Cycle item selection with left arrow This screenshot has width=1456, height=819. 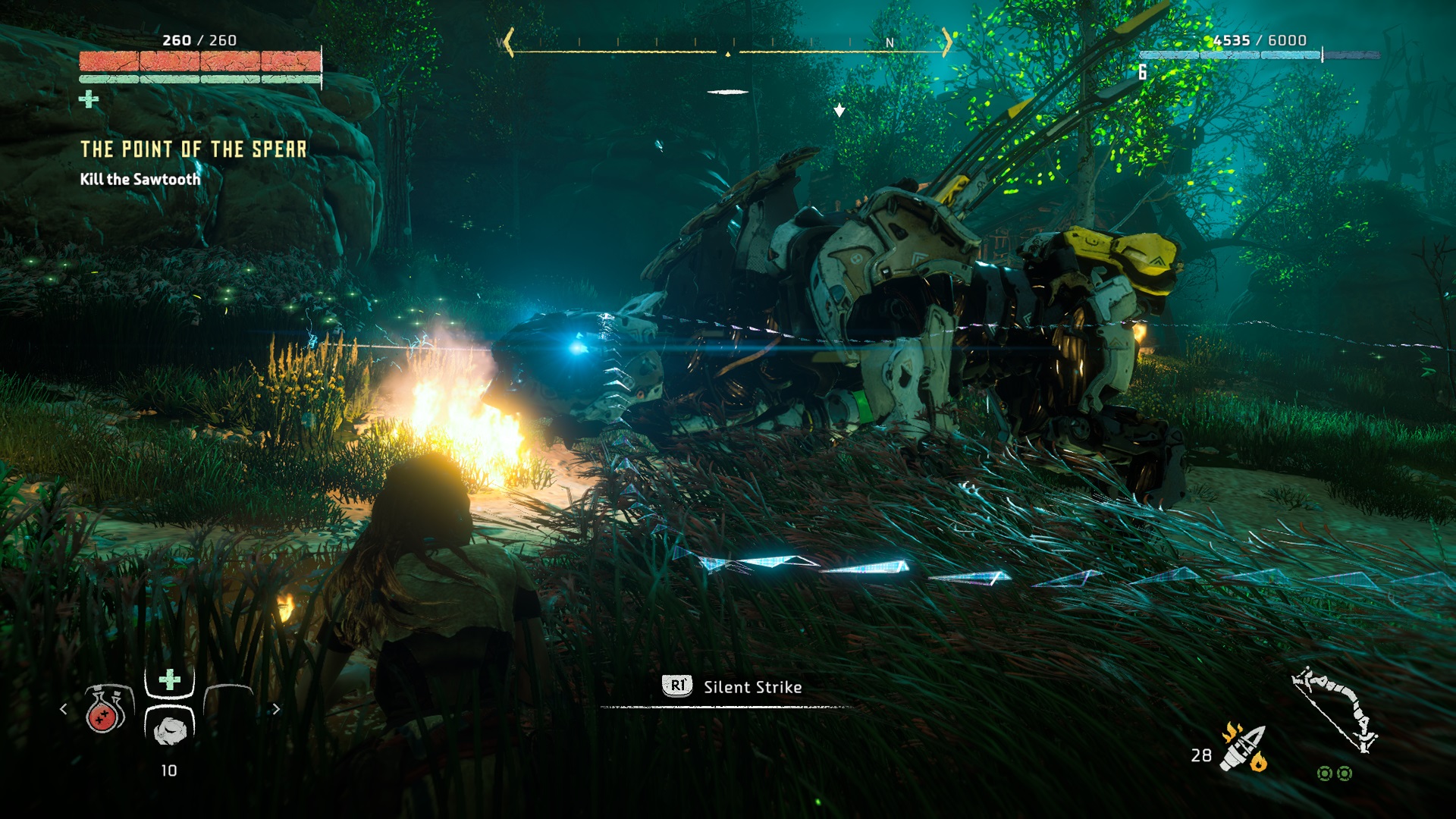[64, 709]
